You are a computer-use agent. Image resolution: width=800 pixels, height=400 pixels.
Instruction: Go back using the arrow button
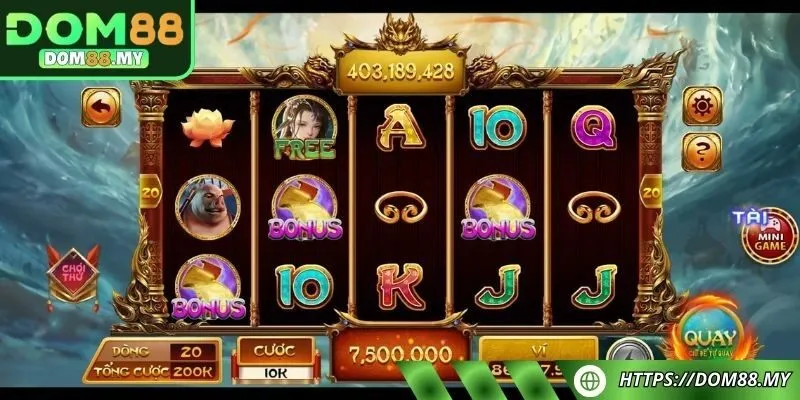click(101, 104)
